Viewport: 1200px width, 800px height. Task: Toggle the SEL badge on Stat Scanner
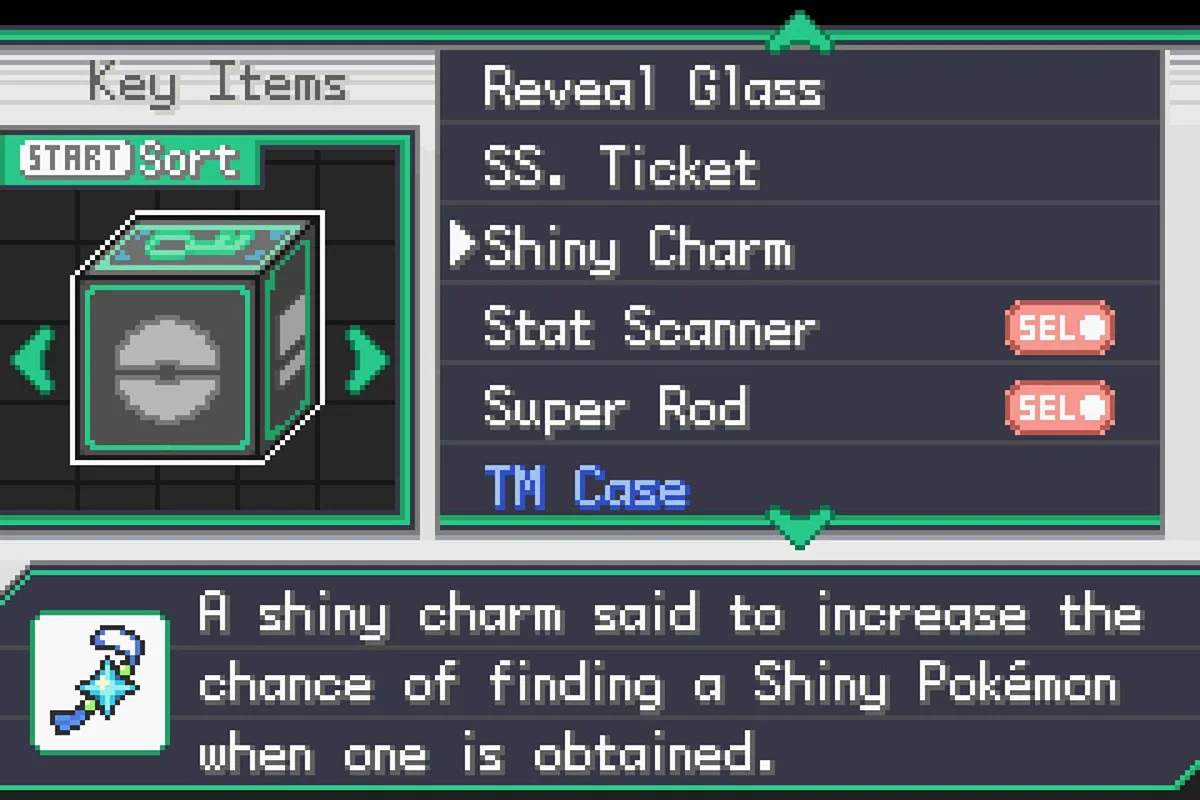pos(1059,328)
